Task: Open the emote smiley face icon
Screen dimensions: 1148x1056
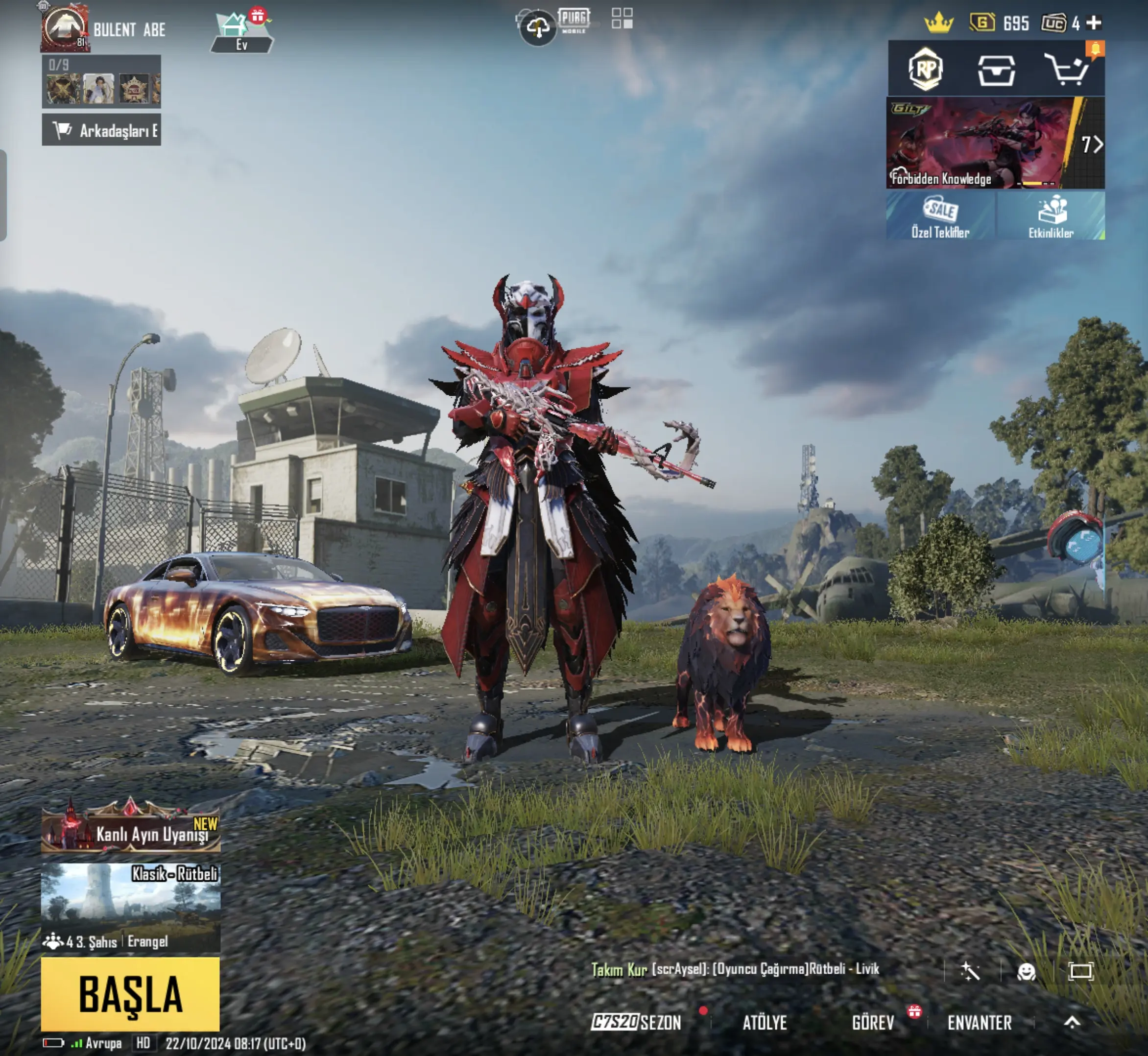Action: [x=1026, y=971]
